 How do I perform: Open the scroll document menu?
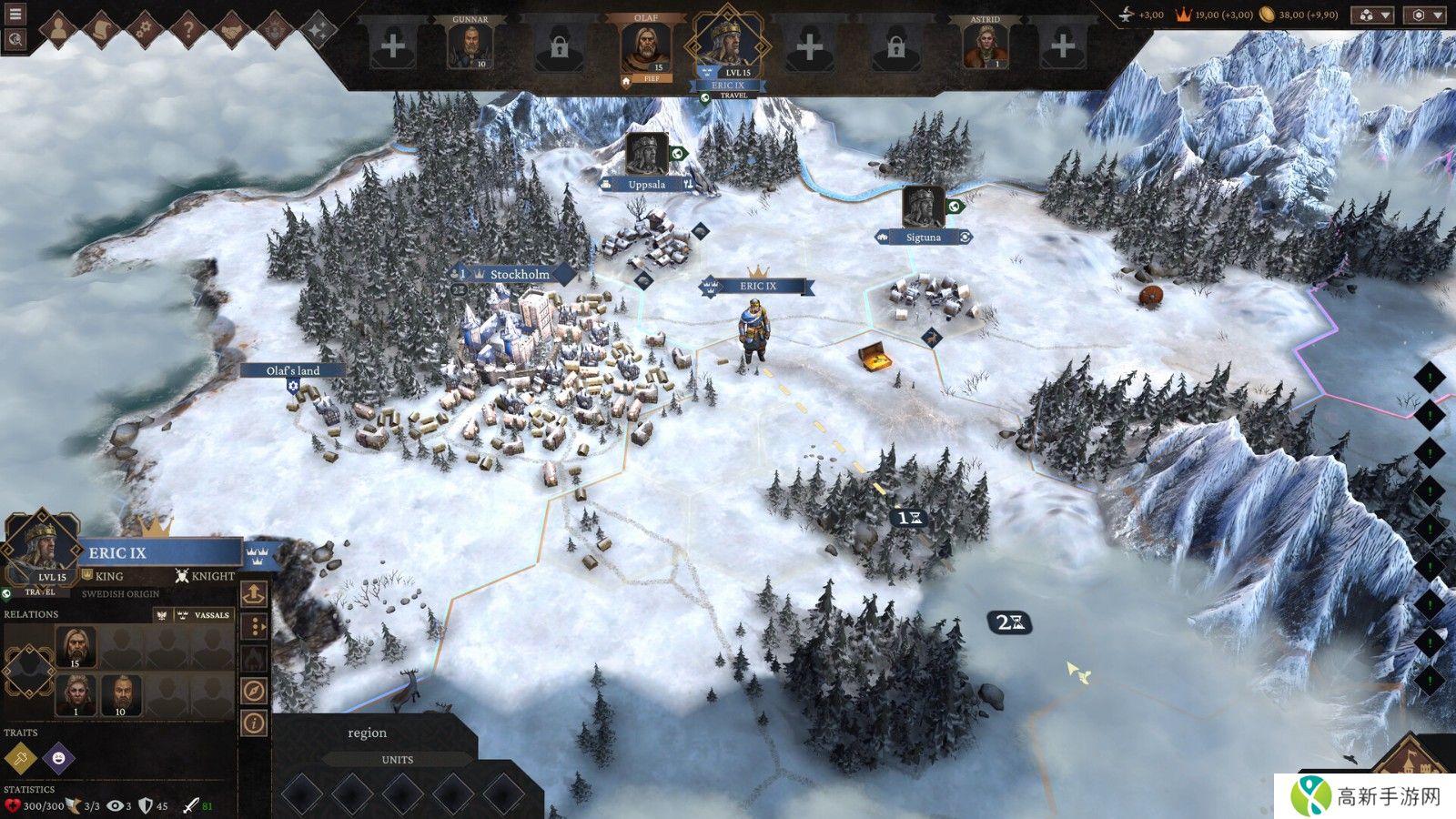pyautogui.click(x=101, y=30)
